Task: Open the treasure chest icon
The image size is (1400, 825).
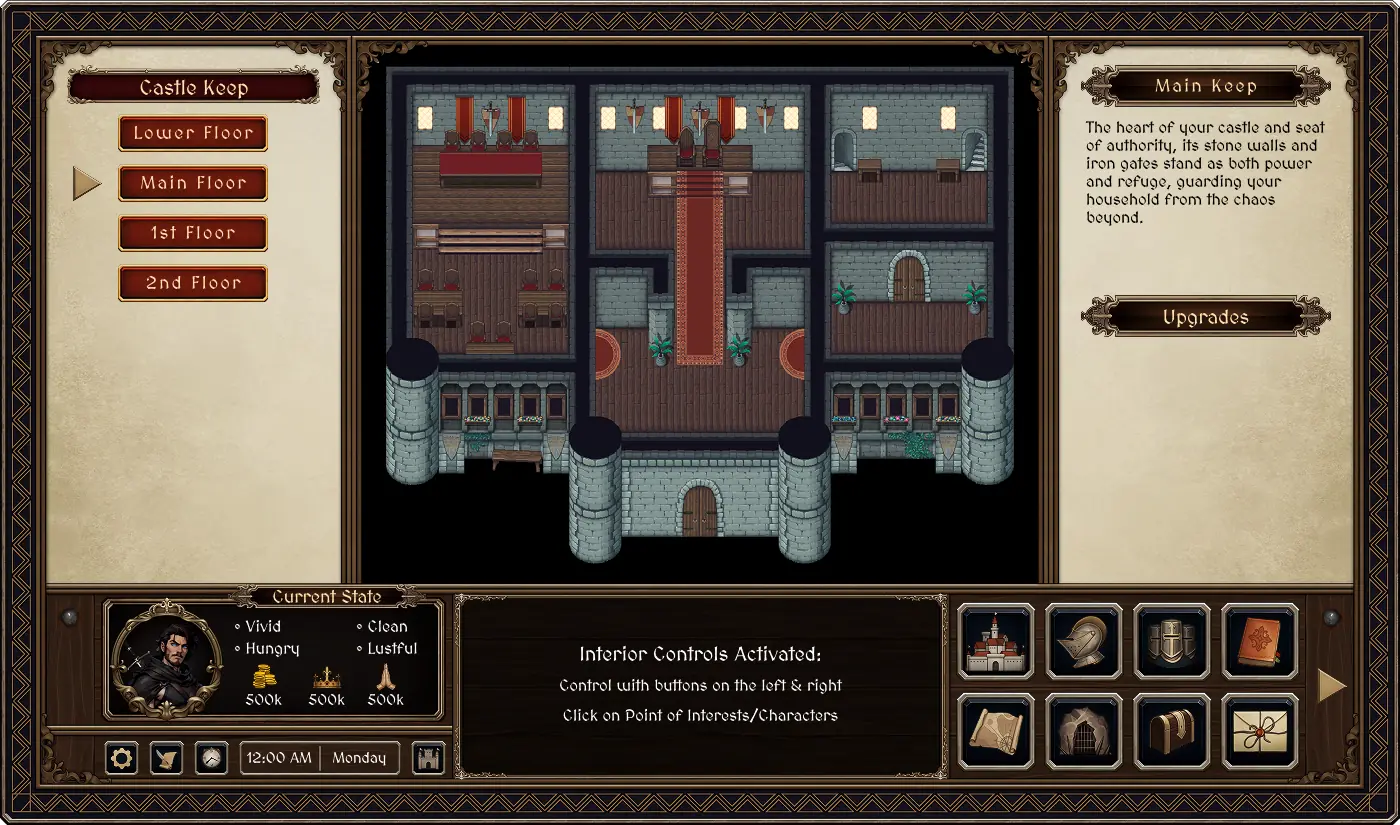Action: 1172,731
